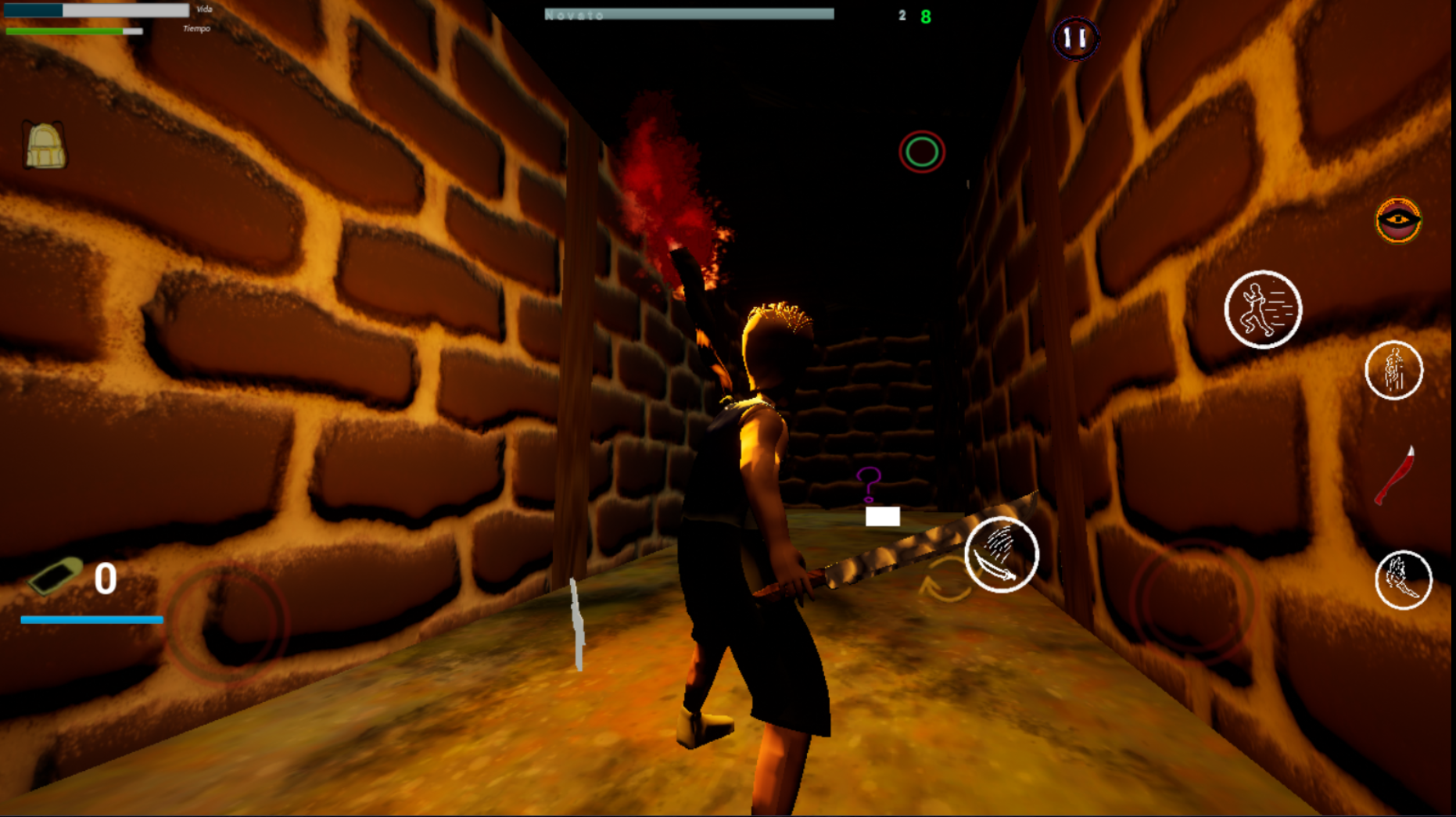Open the backpack inventory

45,145
